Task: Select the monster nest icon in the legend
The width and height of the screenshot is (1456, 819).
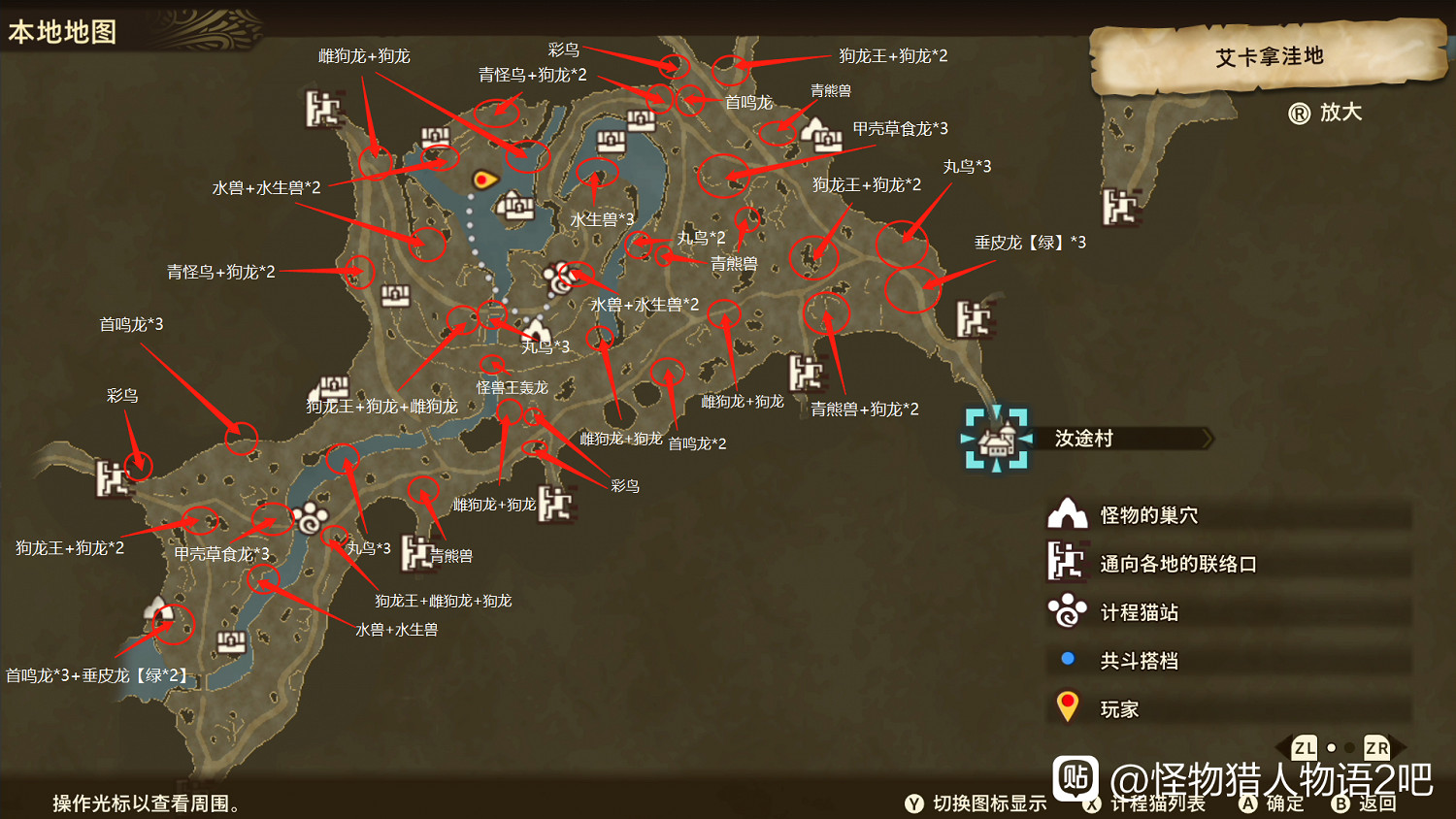Action: click(1068, 514)
